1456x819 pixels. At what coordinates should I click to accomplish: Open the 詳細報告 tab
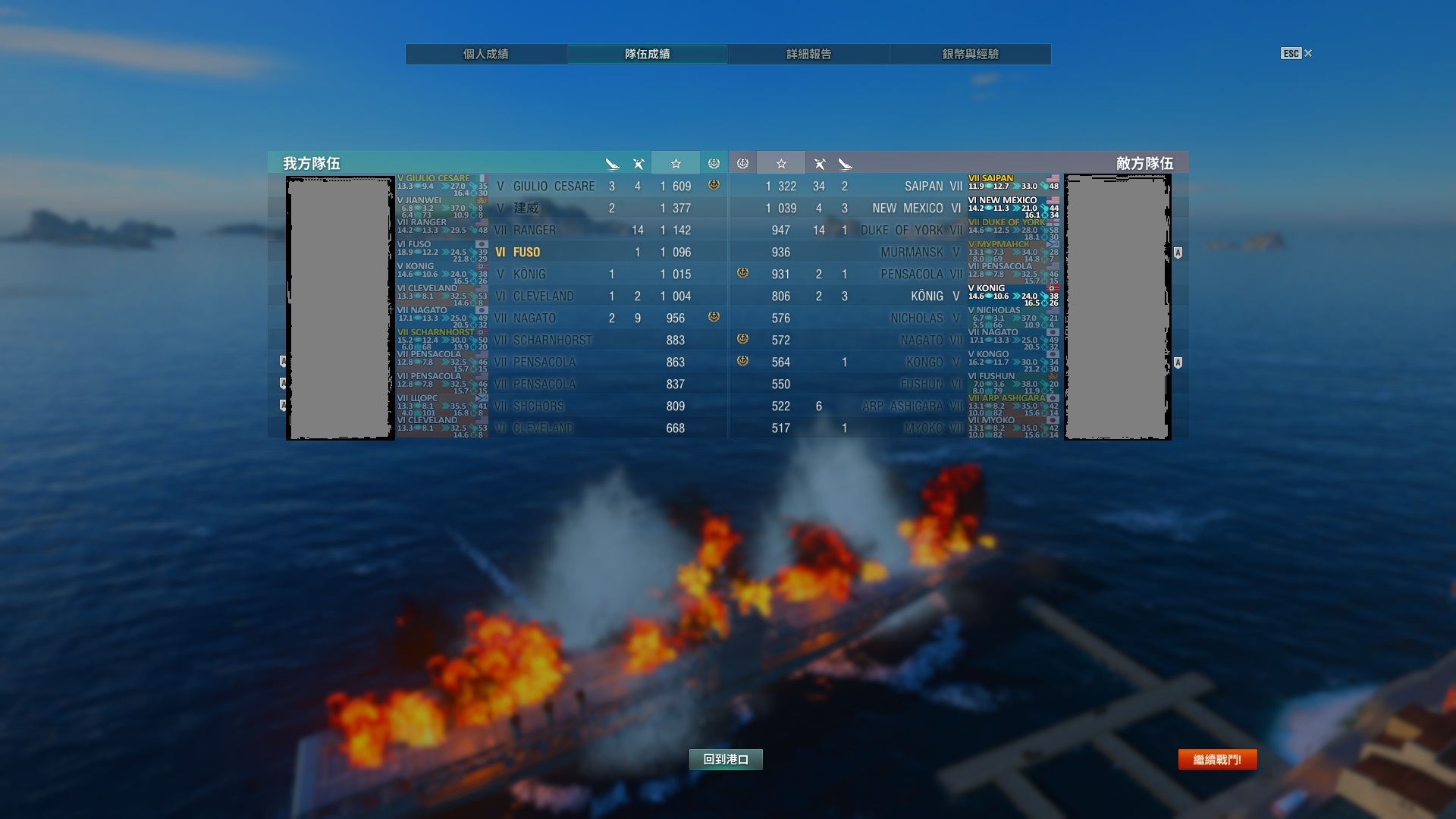click(x=808, y=54)
